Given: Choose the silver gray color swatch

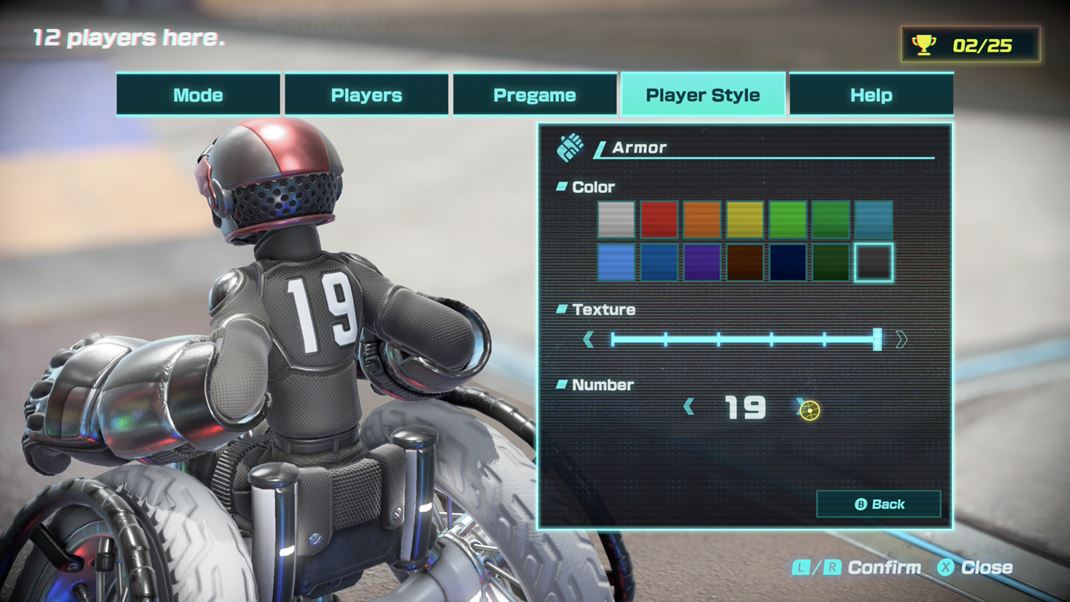Looking at the screenshot, I should tap(617, 219).
